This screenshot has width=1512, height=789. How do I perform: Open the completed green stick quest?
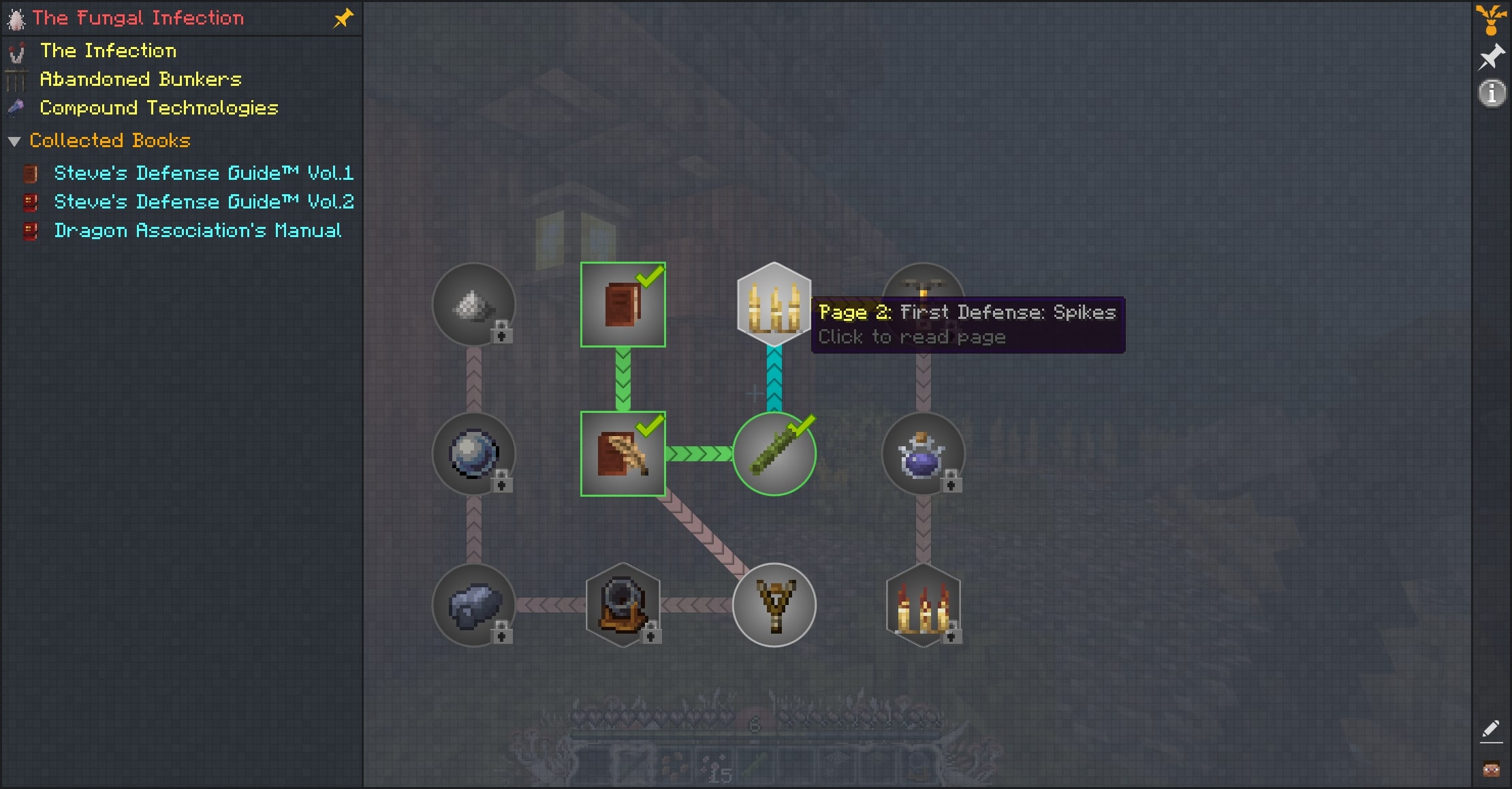click(774, 454)
